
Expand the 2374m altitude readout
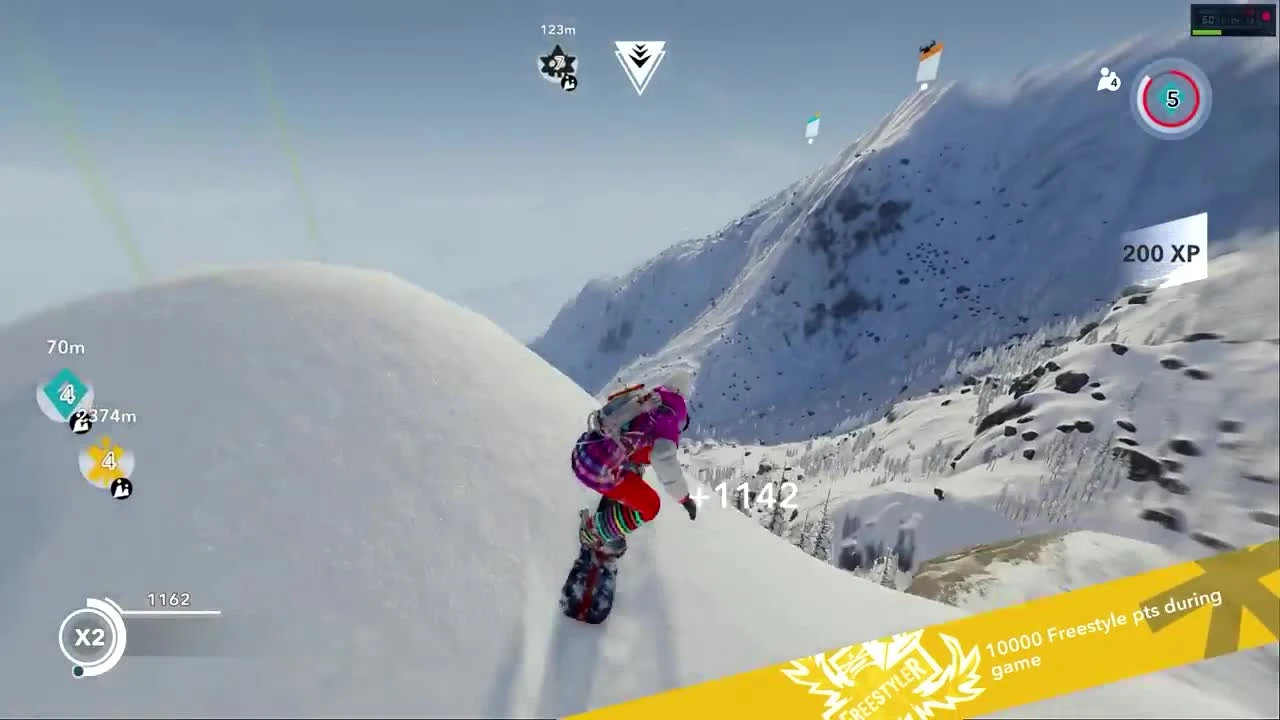pos(106,416)
